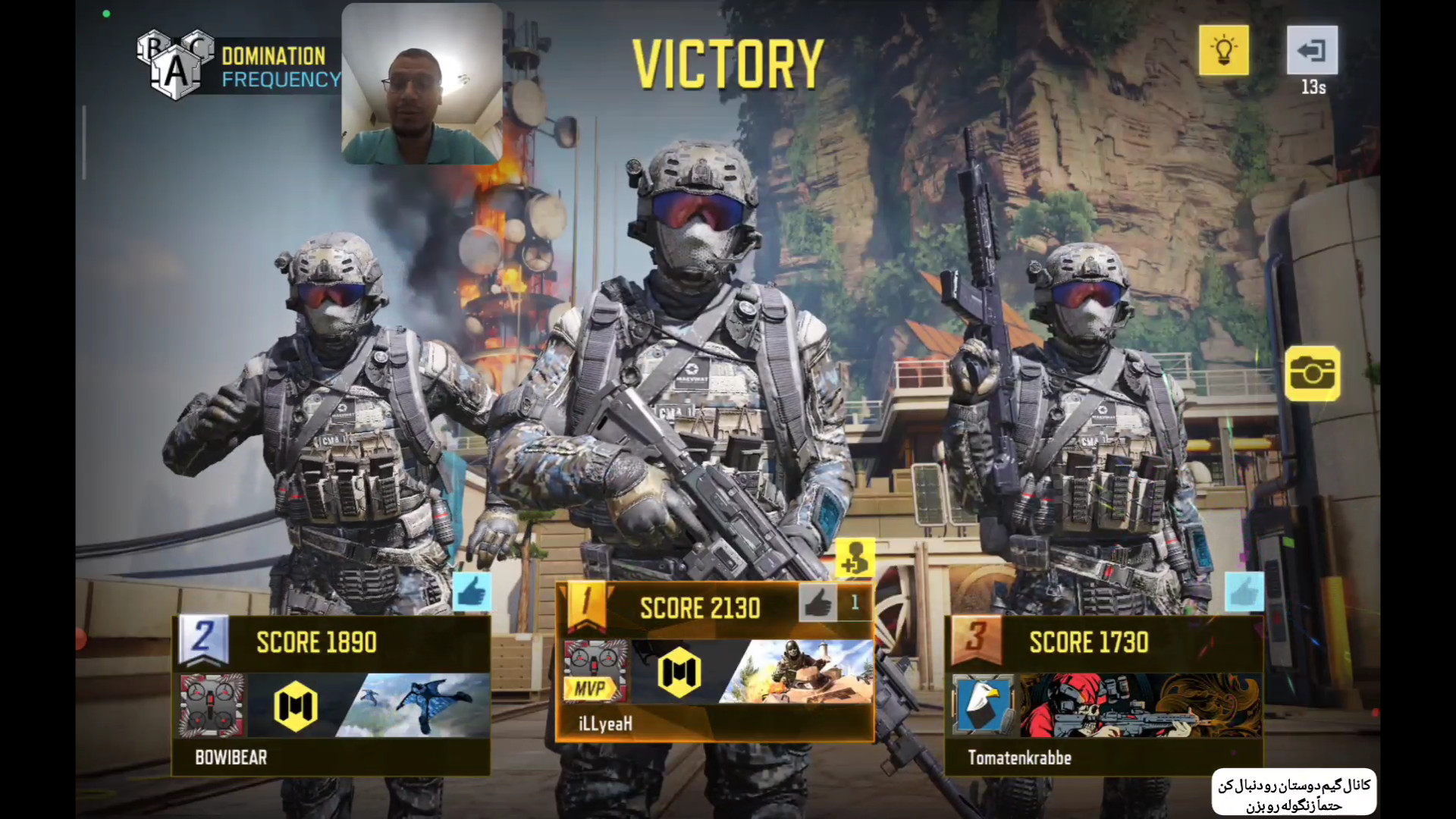1456x819 pixels.
Task: Give a thumbs up to BOWIBEAR
Action: [471, 591]
